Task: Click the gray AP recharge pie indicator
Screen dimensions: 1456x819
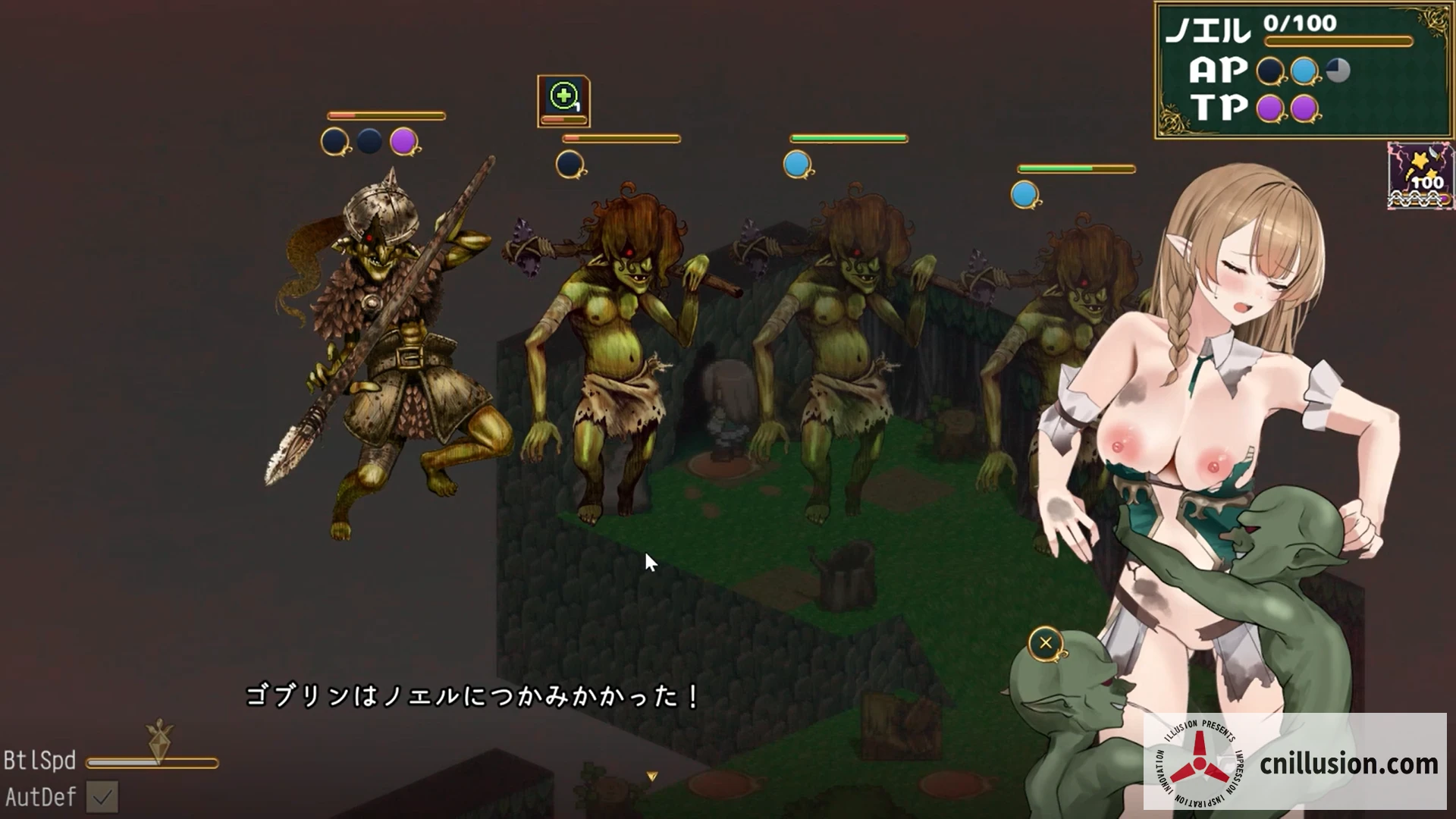Action: pyautogui.click(x=1336, y=70)
